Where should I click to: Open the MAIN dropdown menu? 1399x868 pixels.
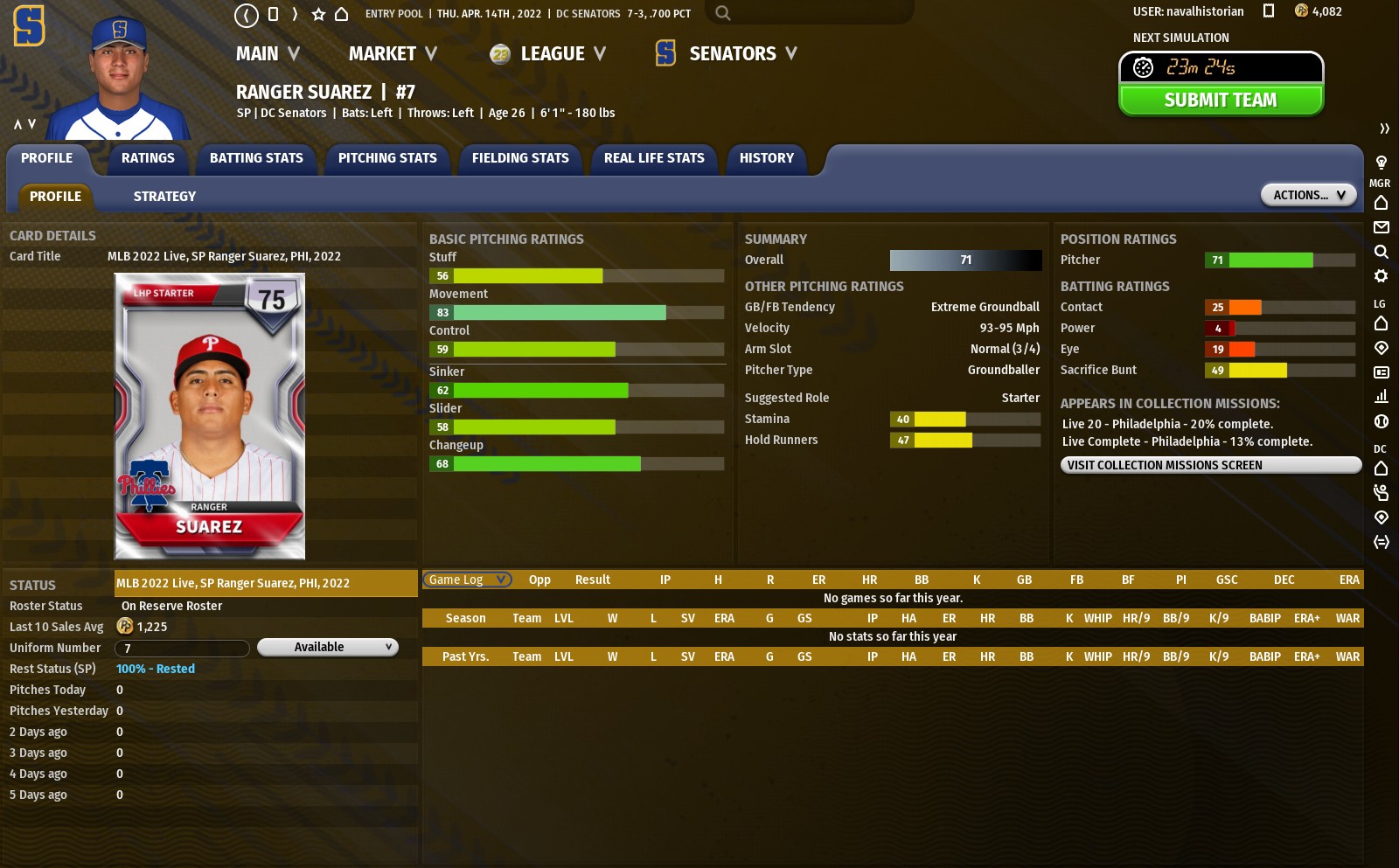click(268, 54)
